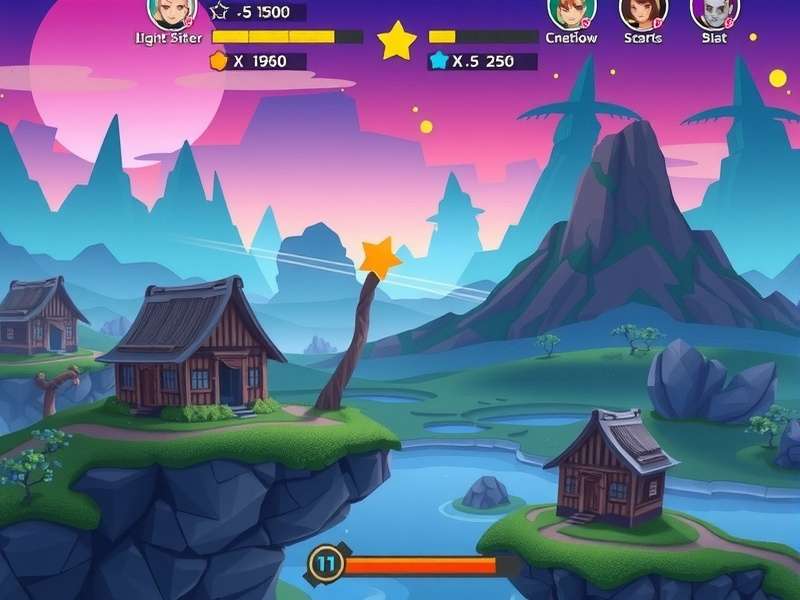Image resolution: width=800 pixels, height=600 pixels.
Task: Select the Light Siter player portrait
Action: 170,11
